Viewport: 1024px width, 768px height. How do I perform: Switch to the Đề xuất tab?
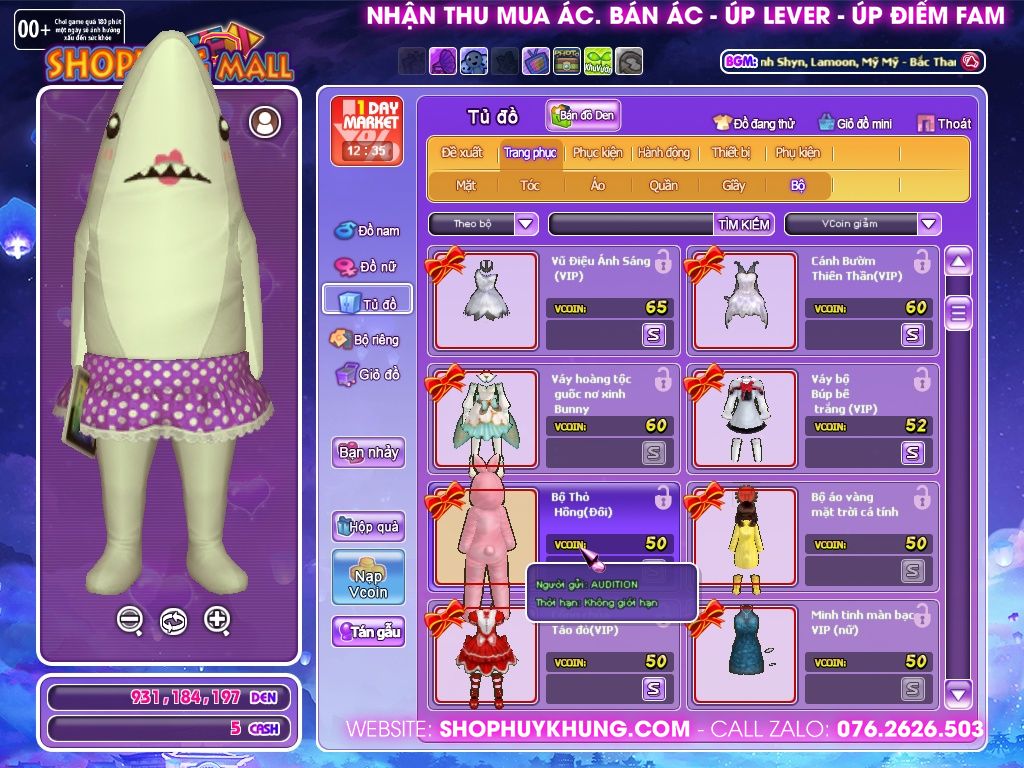click(x=462, y=153)
